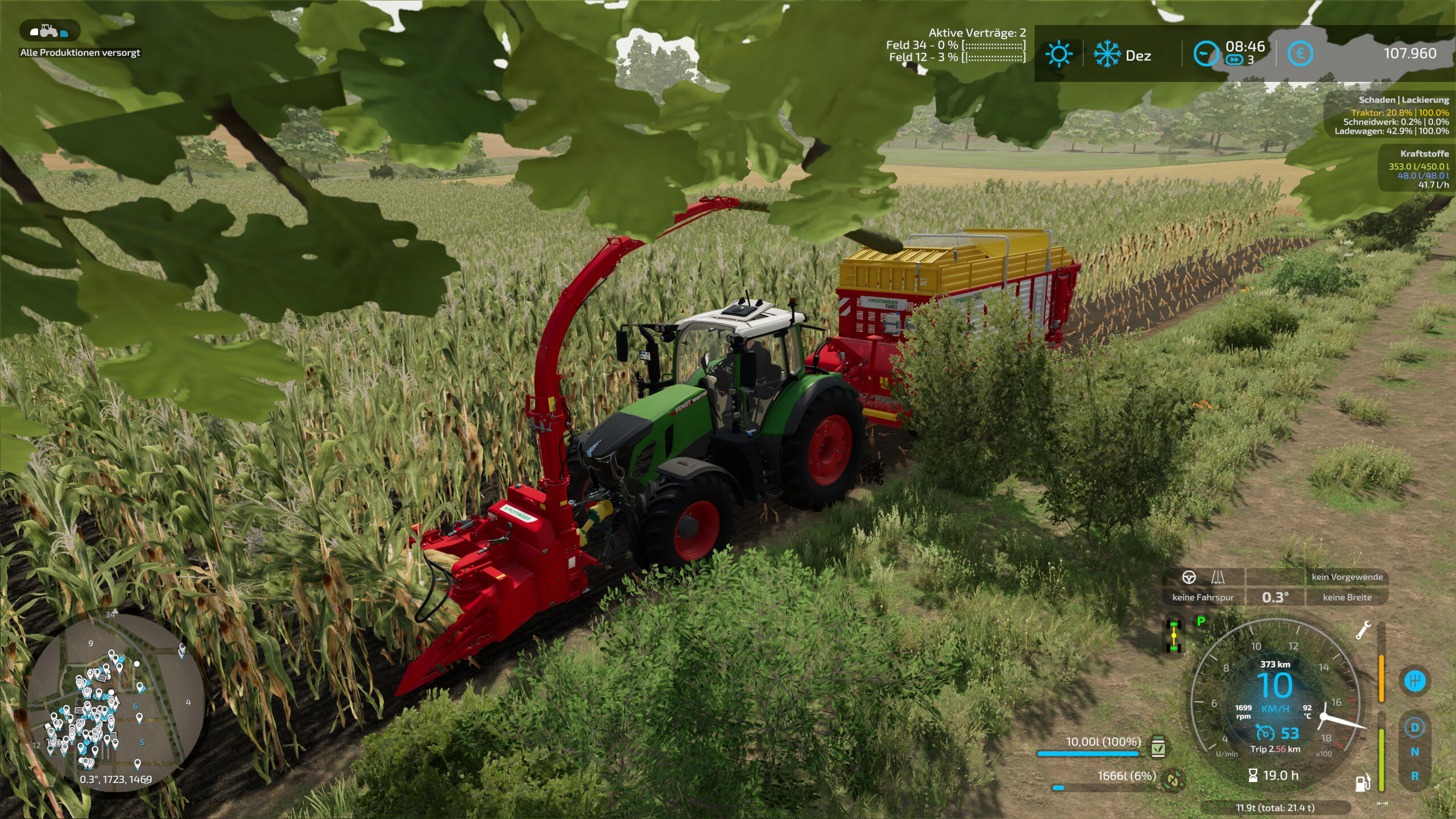Click the green parking brake P indicator
This screenshot has height=819, width=1456.
(x=1201, y=621)
